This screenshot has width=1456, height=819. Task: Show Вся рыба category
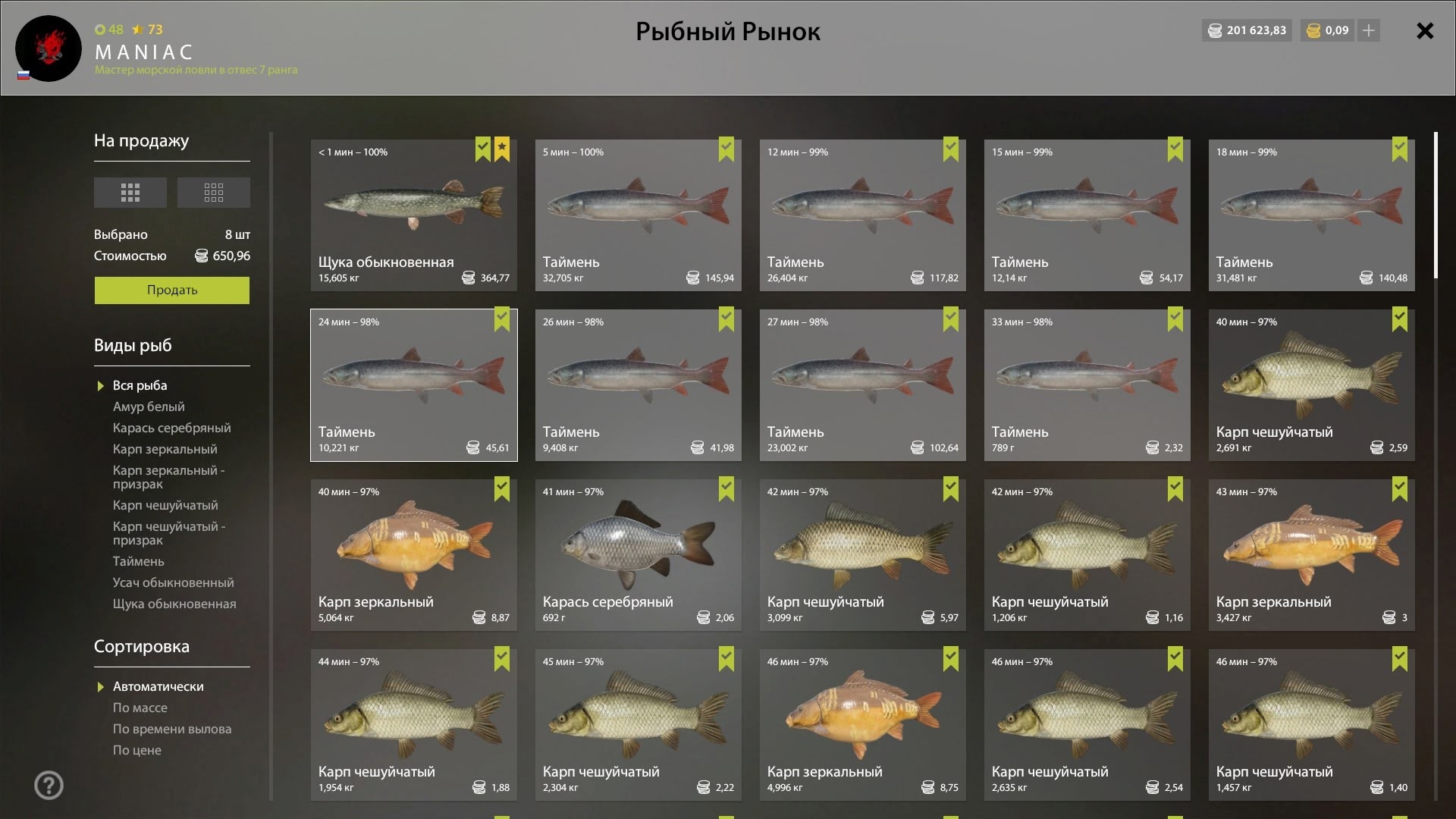pos(140,385)
